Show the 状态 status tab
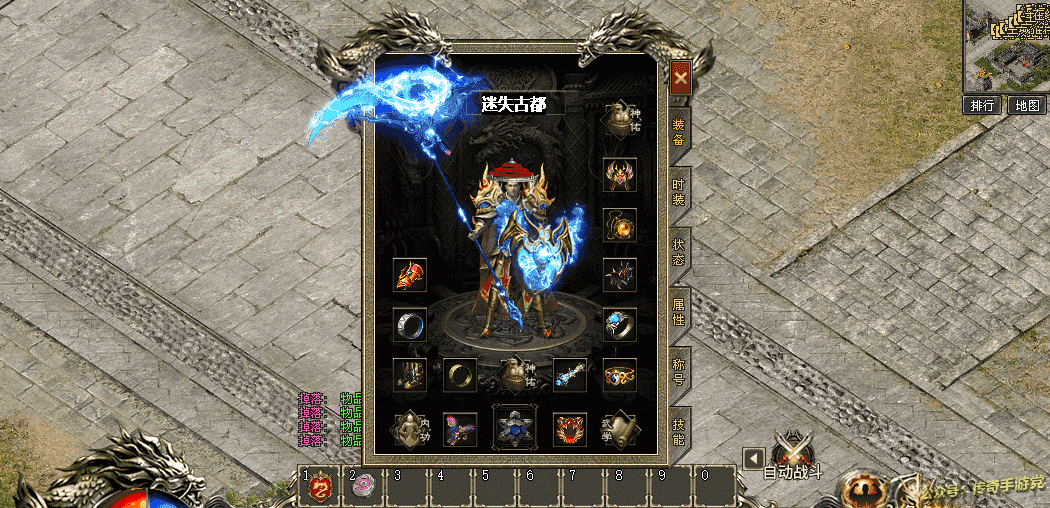Viewport: 1050px width, 508px height. point(679,252)
